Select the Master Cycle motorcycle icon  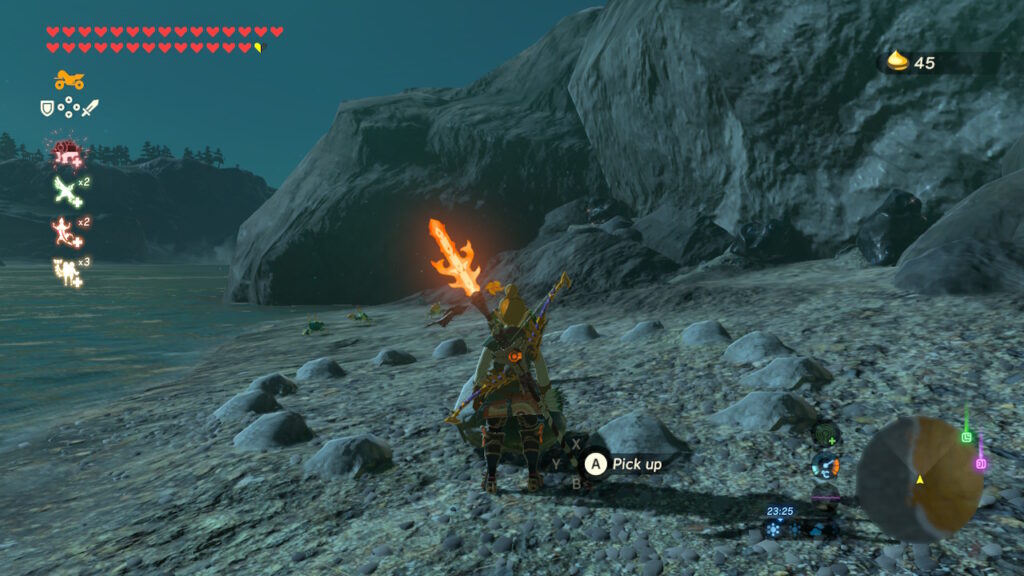(x=69, y=80)
